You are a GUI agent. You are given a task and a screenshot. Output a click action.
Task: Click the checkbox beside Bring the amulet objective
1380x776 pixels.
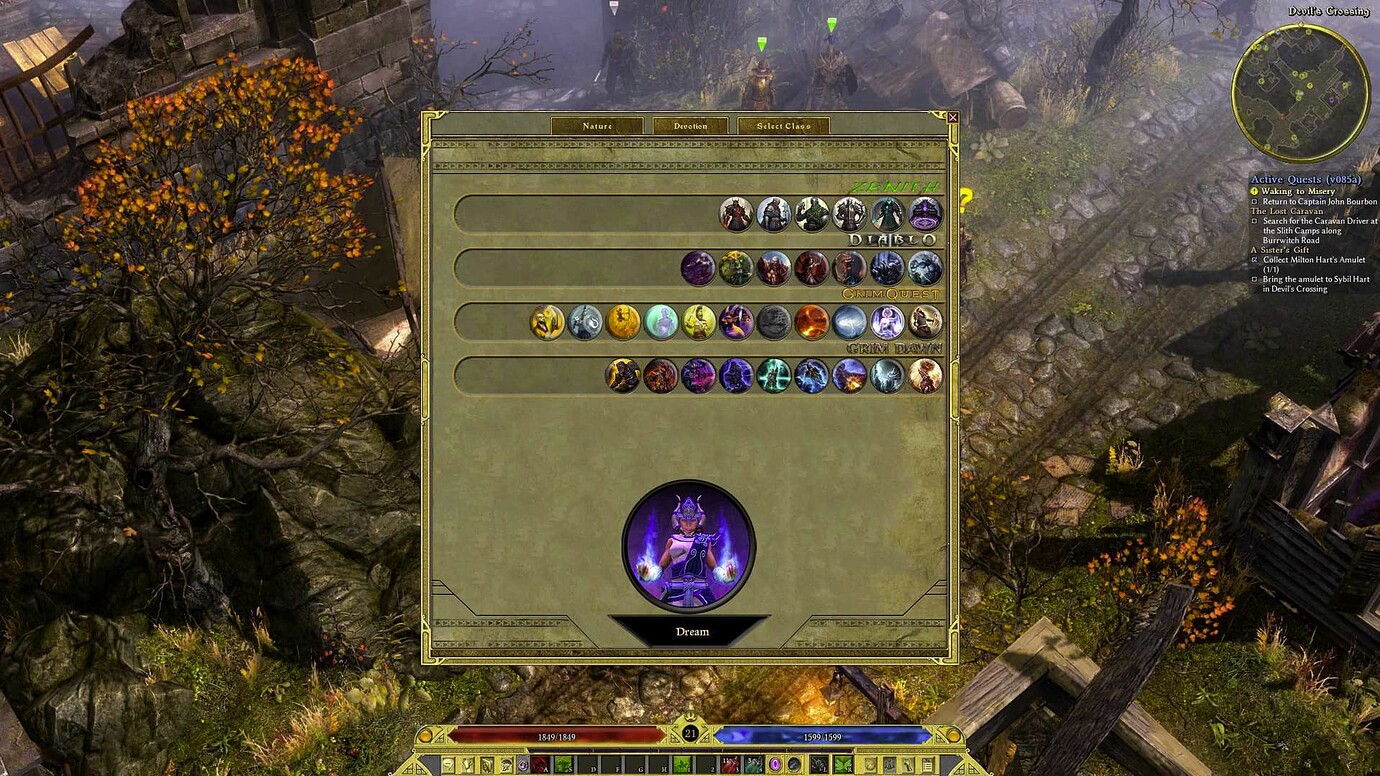(1256, 279)
